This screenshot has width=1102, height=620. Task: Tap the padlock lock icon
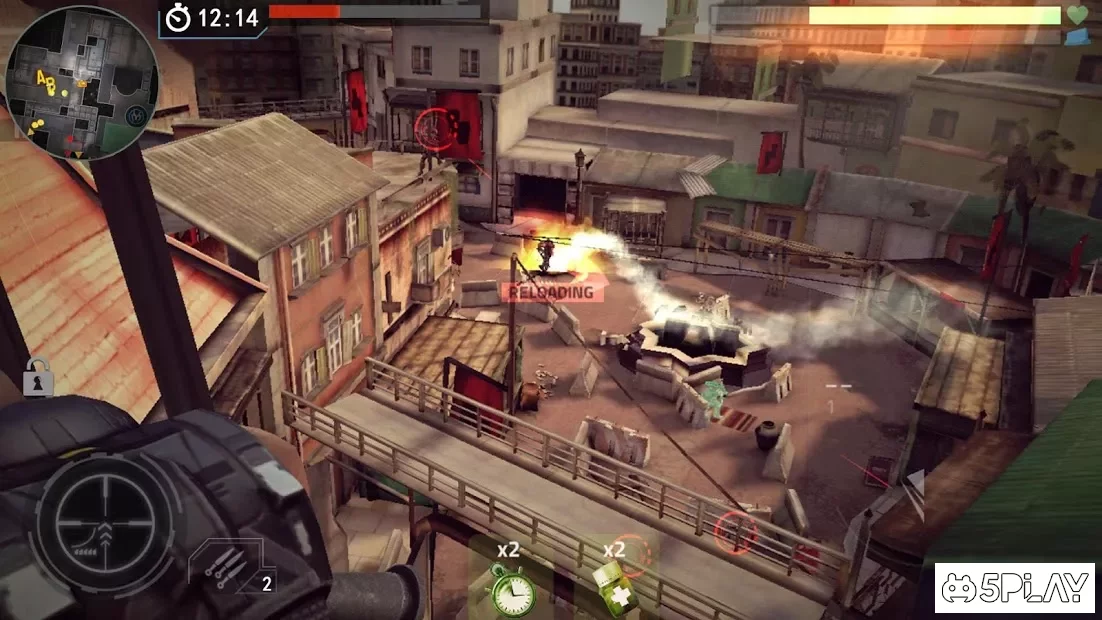click(38, 381)
